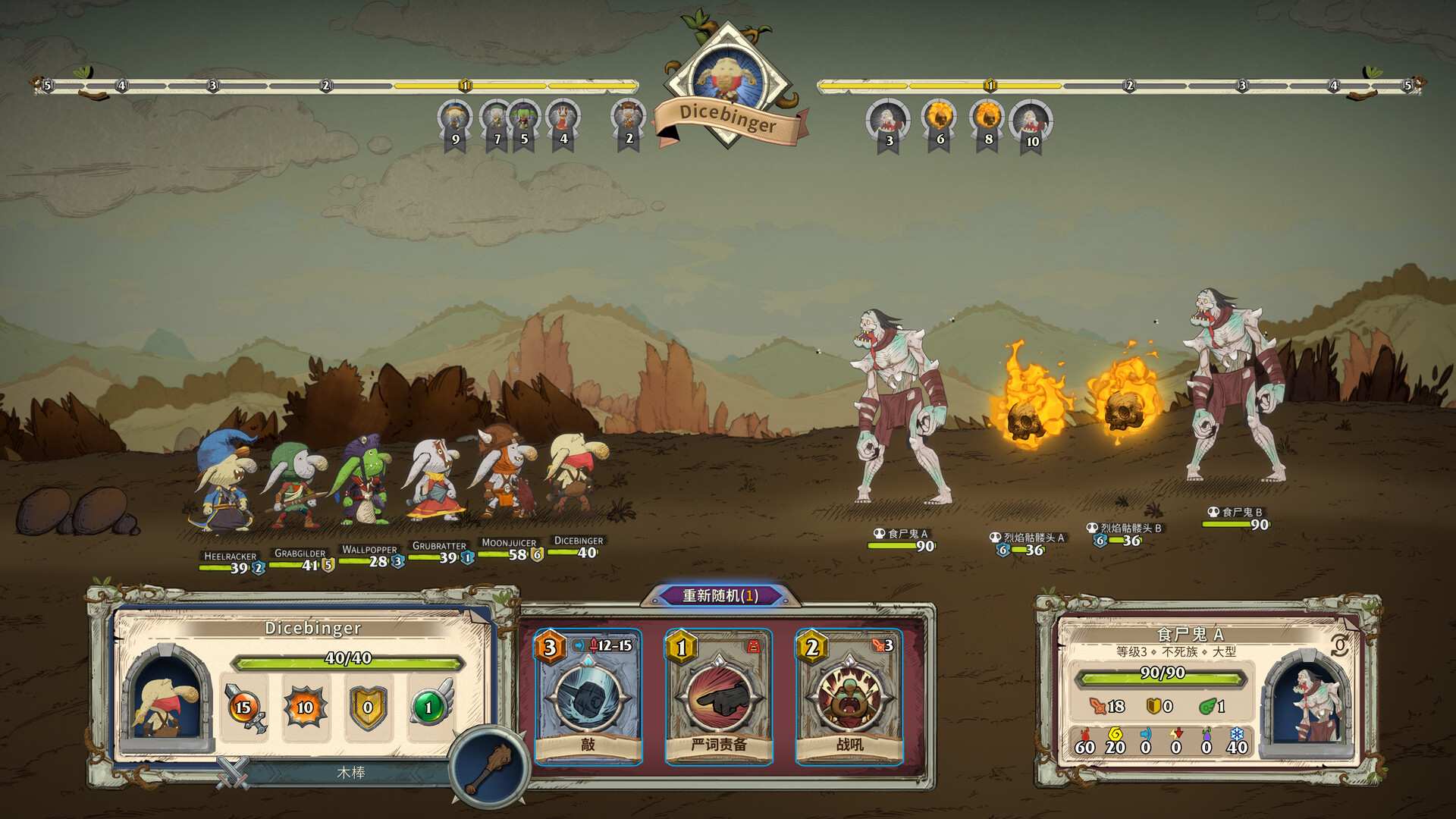Choose the 严词责备 skill card

718,696
